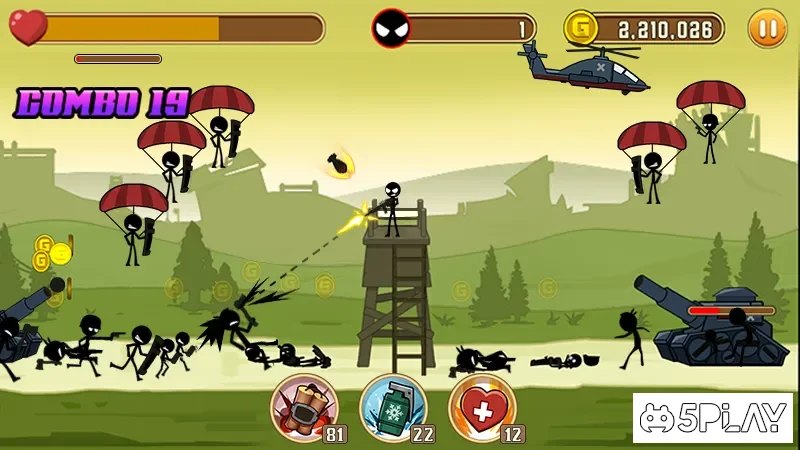Screen dimensions: 800x450
Task: Use the dynamite bomb ability
Action: point(304,407)
